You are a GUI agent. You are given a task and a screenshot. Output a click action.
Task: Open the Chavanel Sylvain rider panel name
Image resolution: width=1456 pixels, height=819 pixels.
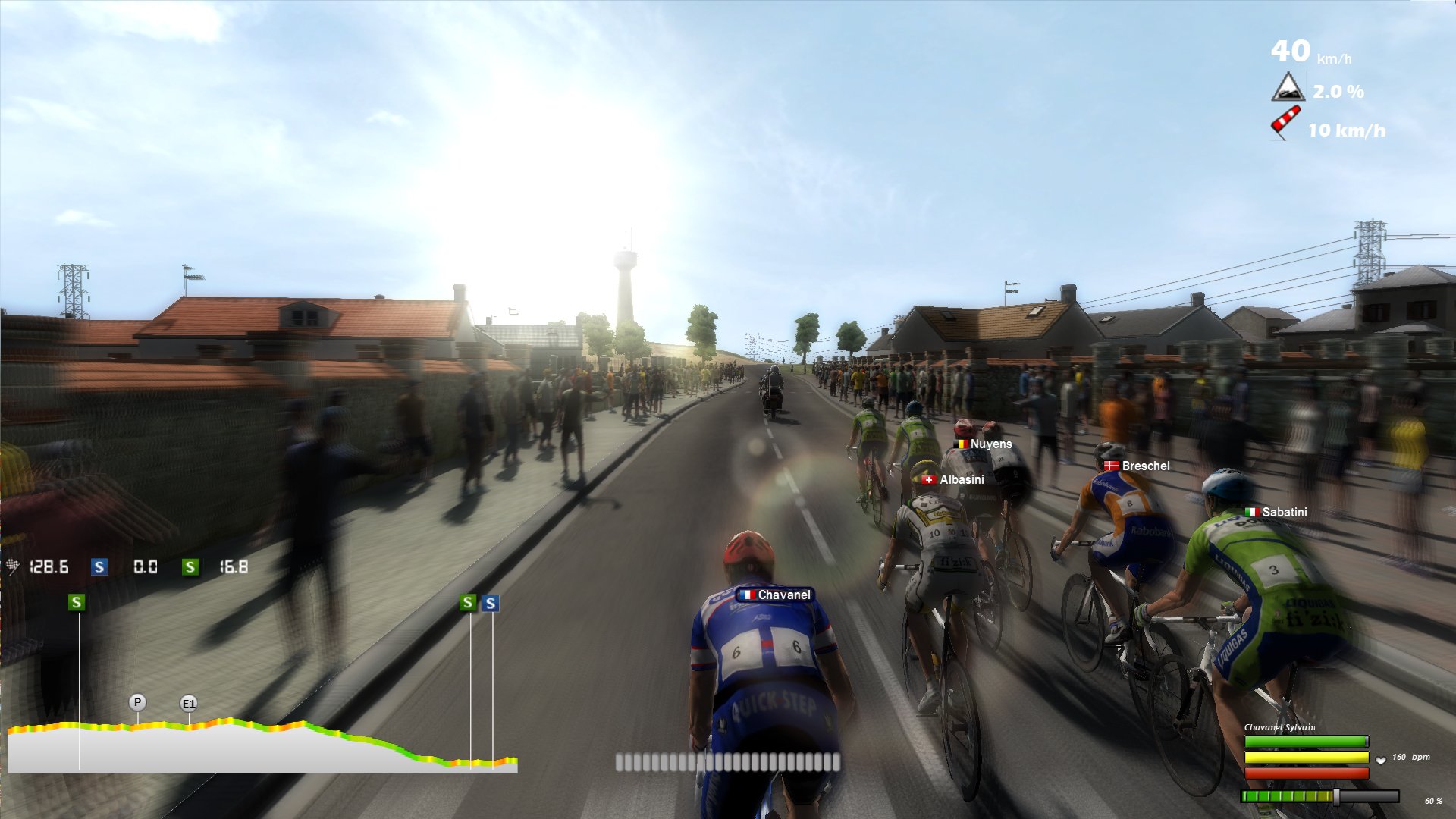click(1279, 727)
